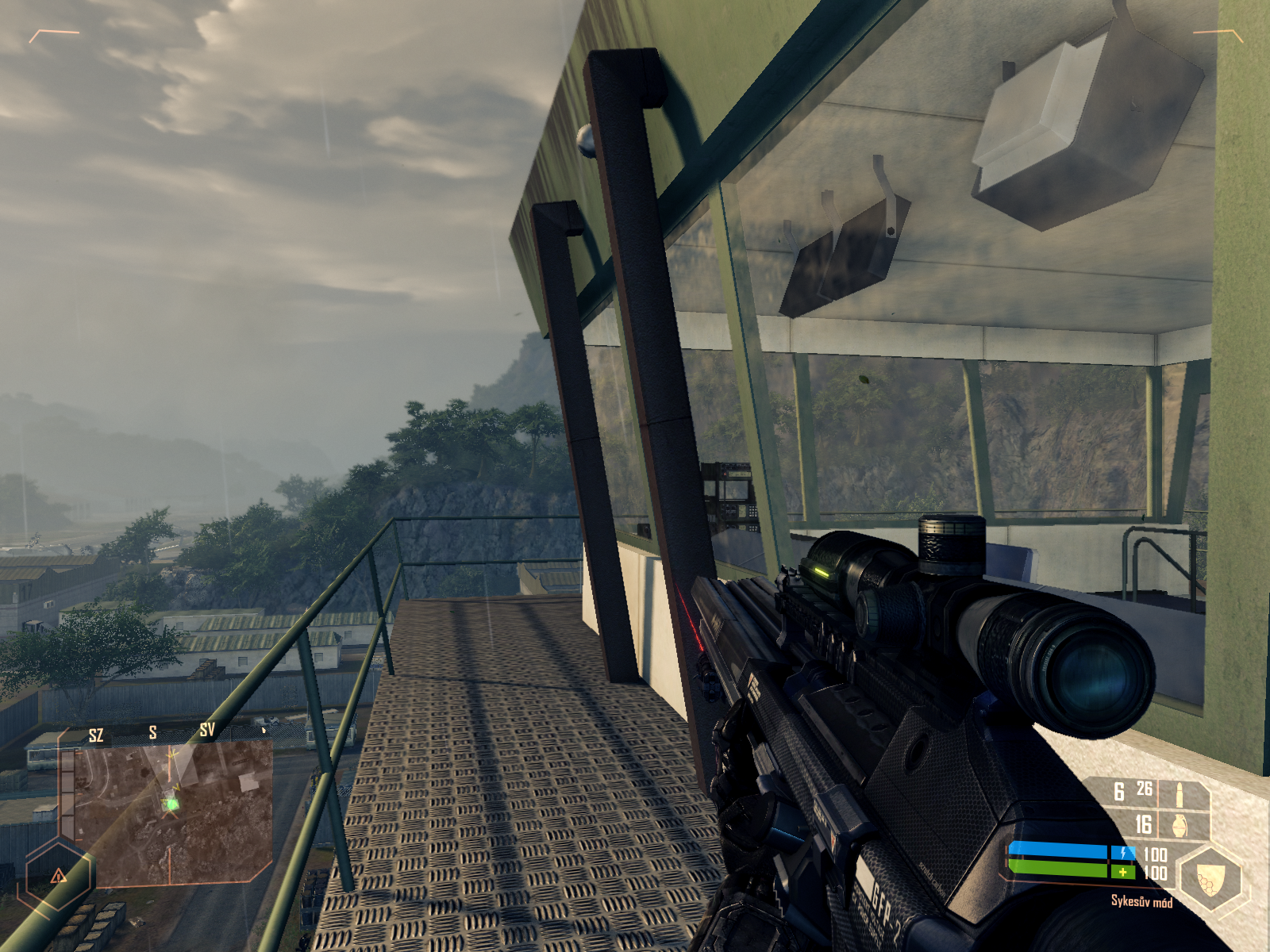
Task: Open the satellite minimap
Action: click(x=167, y=813)
